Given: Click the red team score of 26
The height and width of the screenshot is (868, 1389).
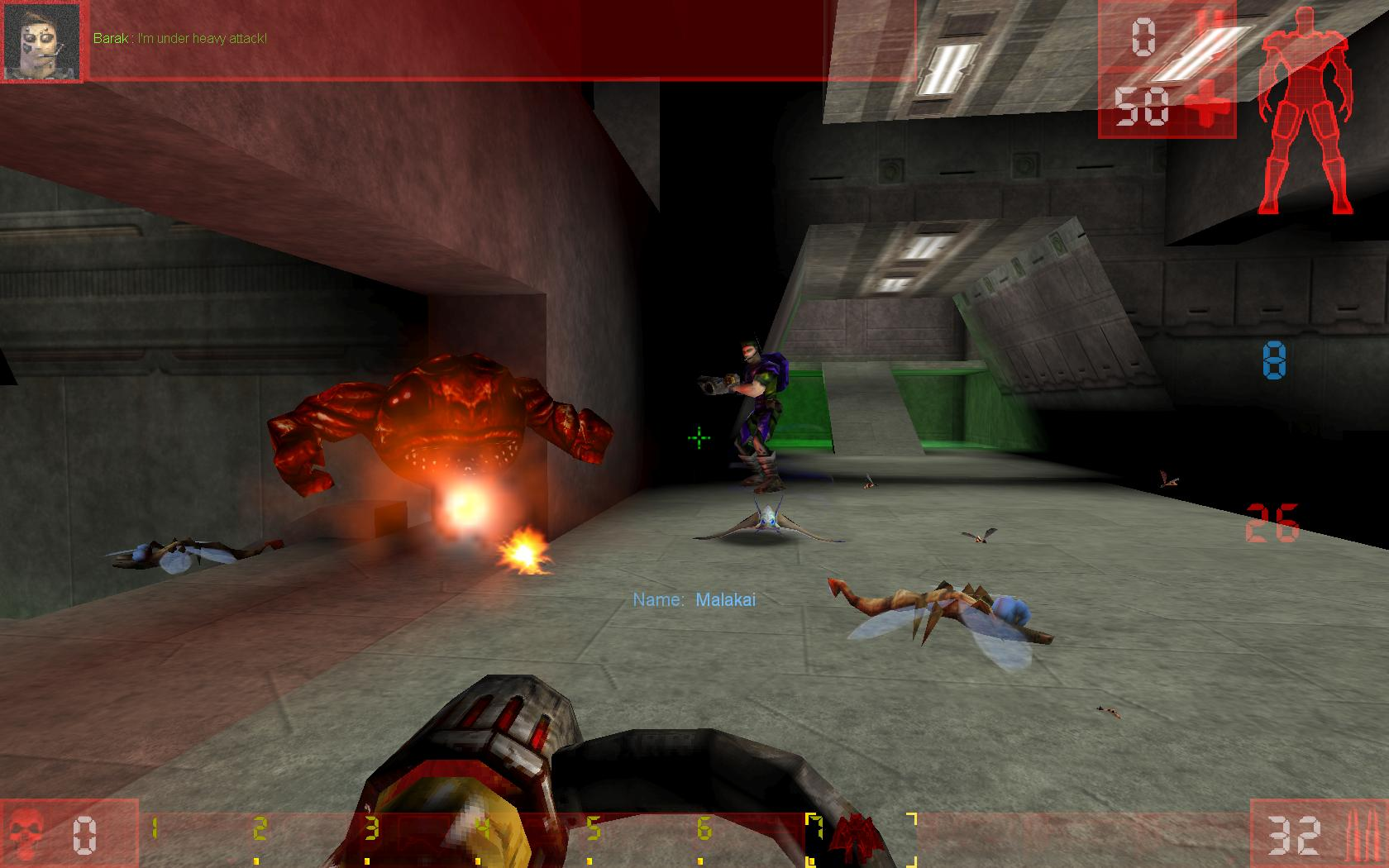Looking at the screenshot, I should (1273, 522).
